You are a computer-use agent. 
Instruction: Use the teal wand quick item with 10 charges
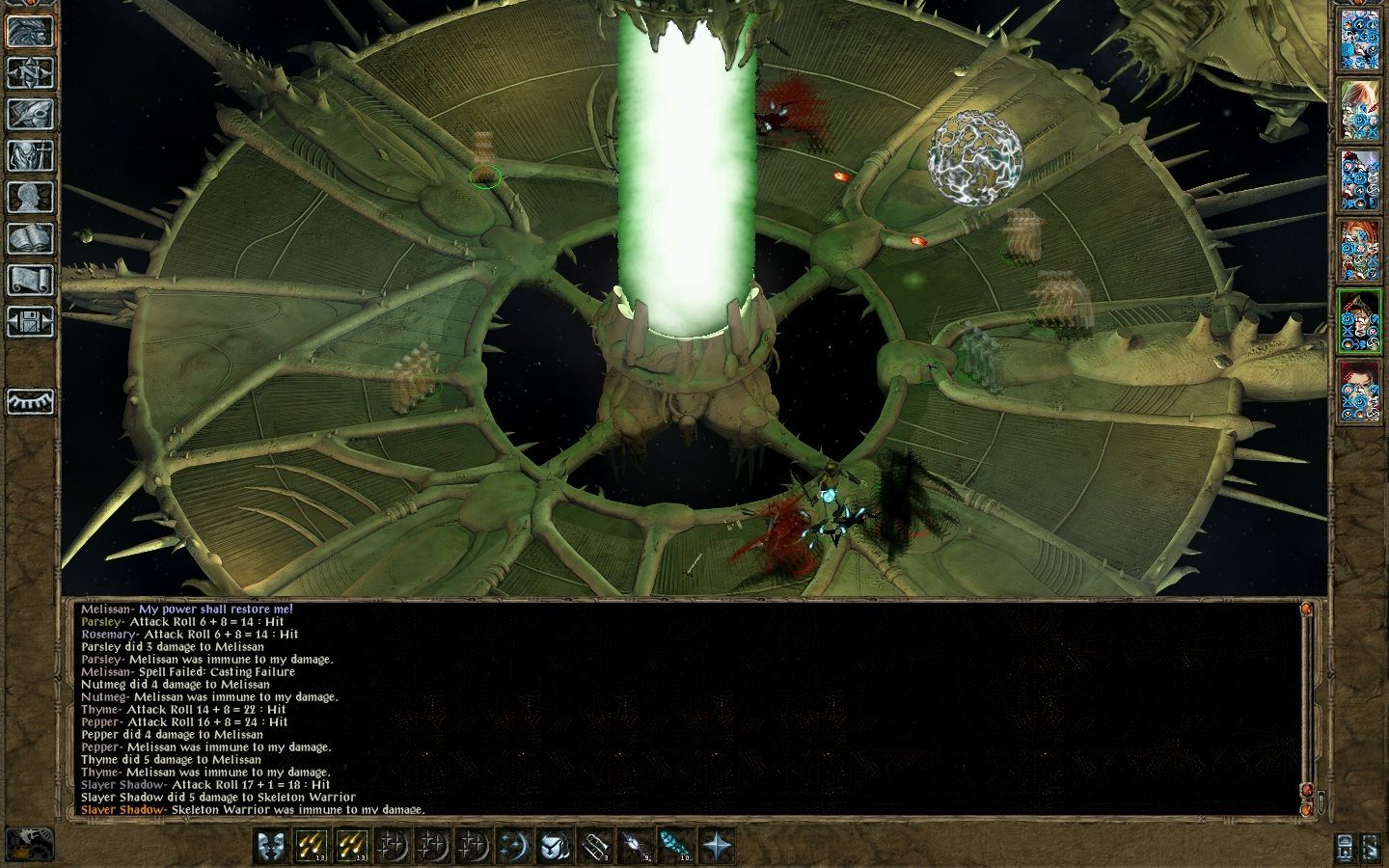pyautogui.click(x=674, y=846)
